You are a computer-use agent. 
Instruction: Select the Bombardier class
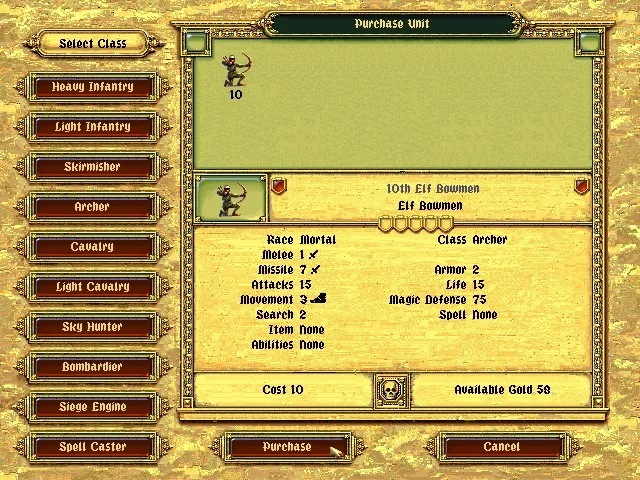92,367
